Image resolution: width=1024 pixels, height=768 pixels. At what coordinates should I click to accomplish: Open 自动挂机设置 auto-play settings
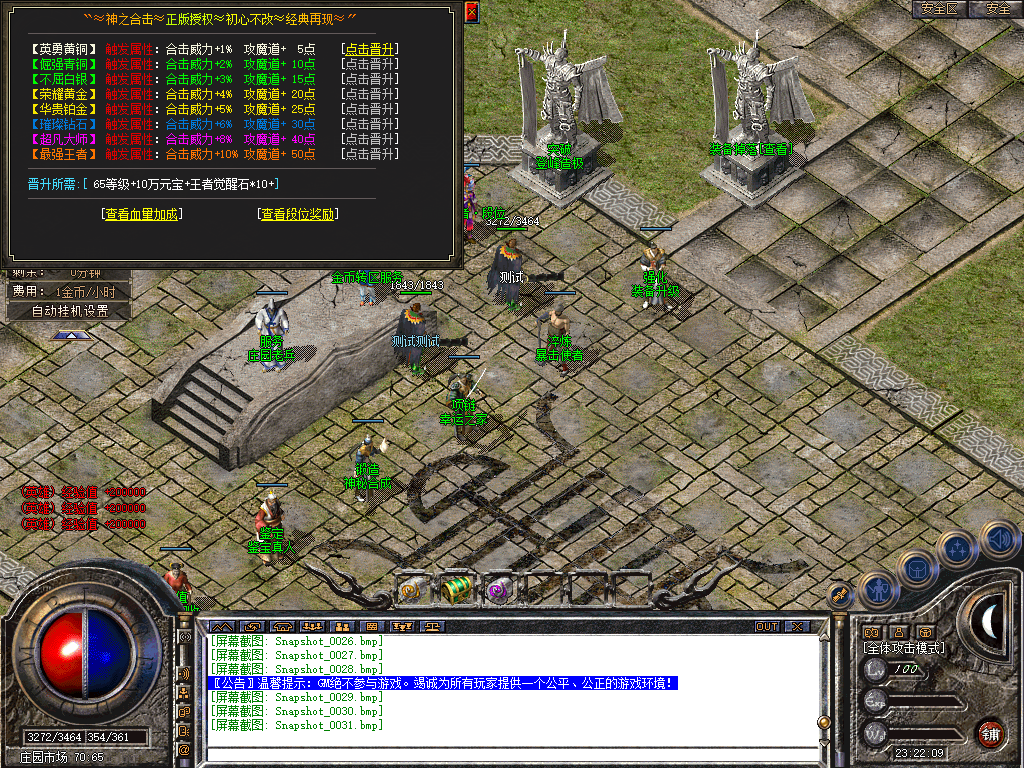[68, 311]
